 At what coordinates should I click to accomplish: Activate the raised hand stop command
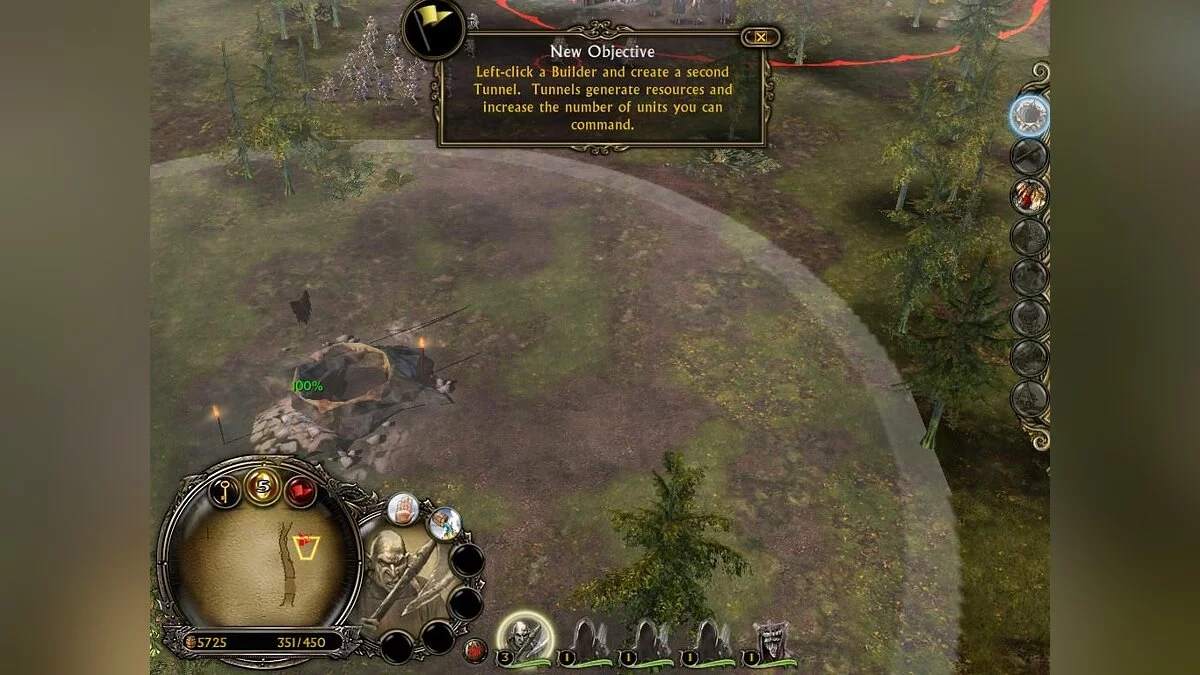[x=403, y=509]
